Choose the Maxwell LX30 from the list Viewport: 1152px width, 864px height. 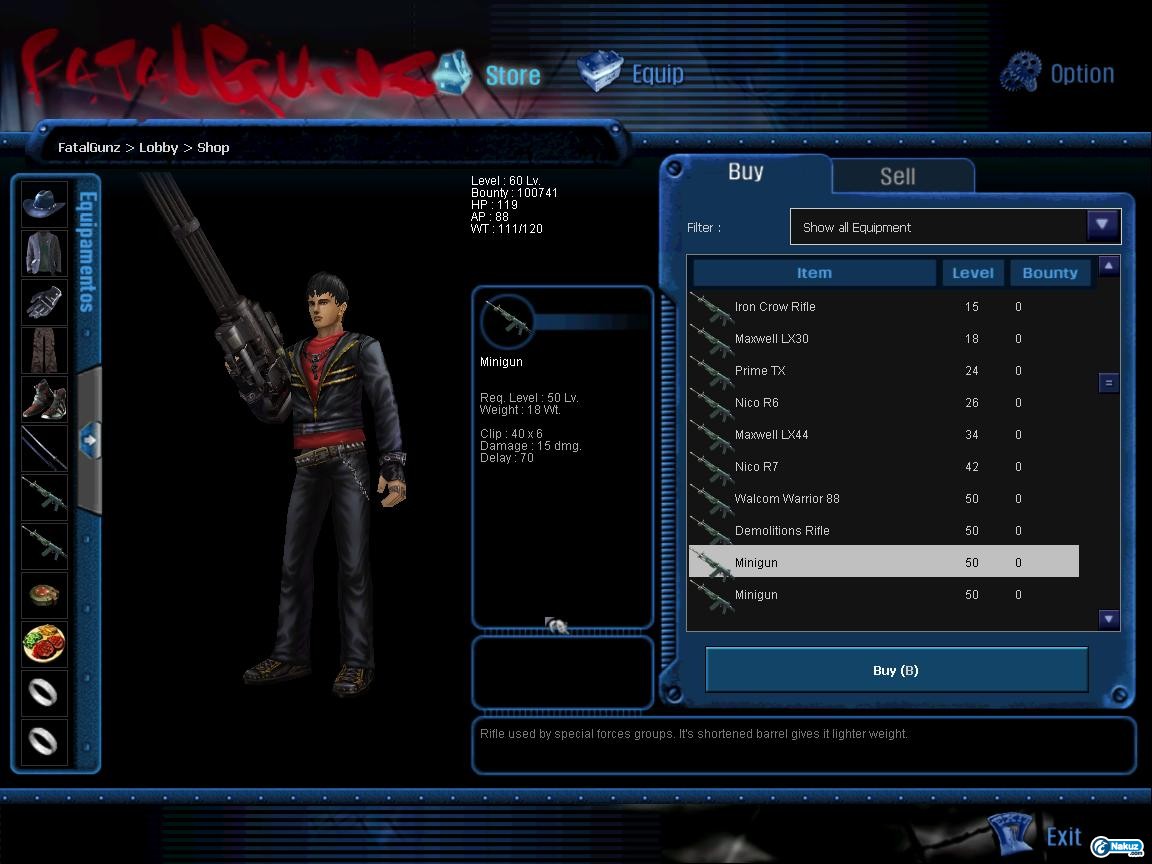pyautogui.click(x=772, y=339)
